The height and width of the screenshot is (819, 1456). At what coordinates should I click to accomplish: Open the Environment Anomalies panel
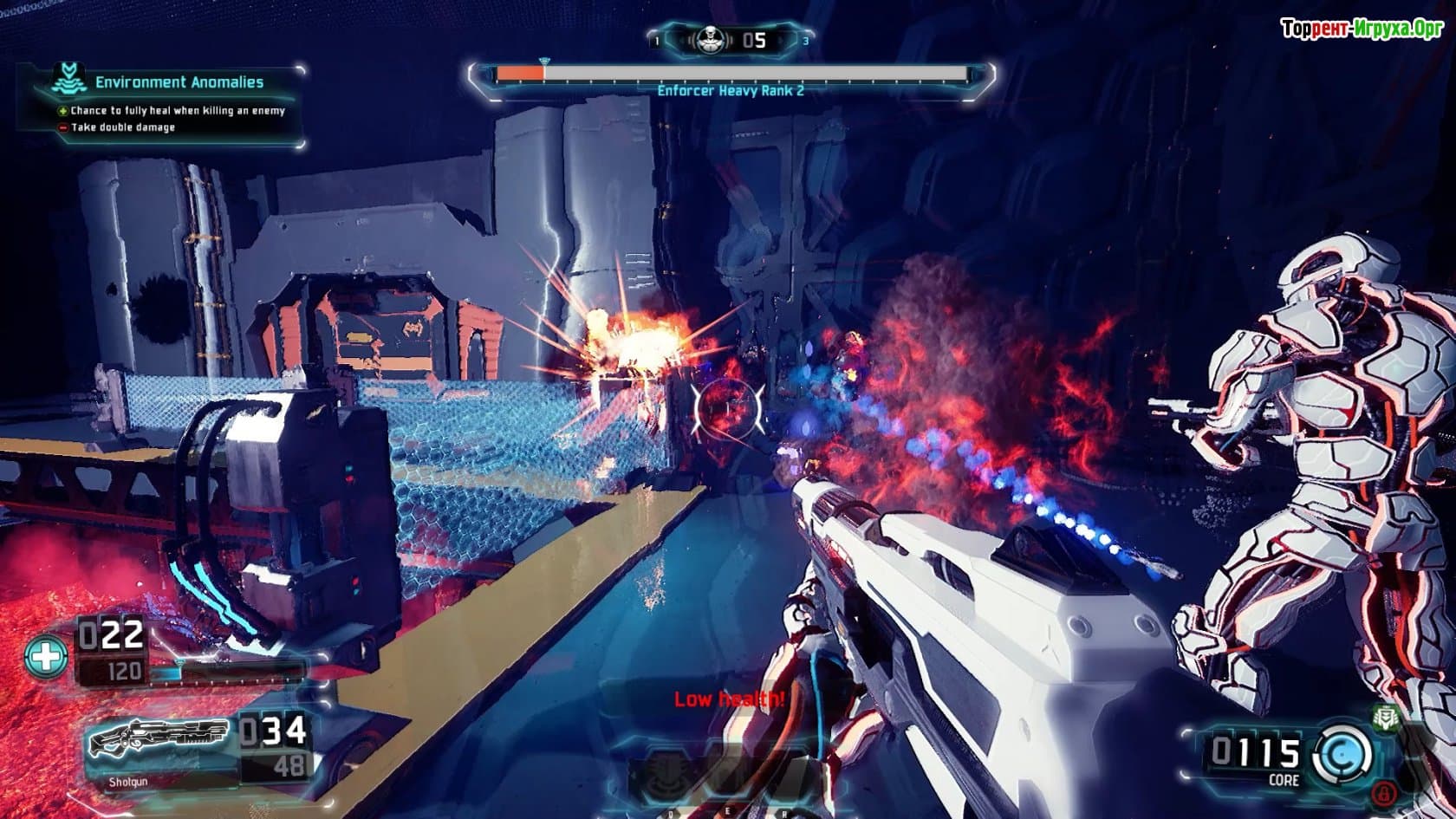[179, 82]
